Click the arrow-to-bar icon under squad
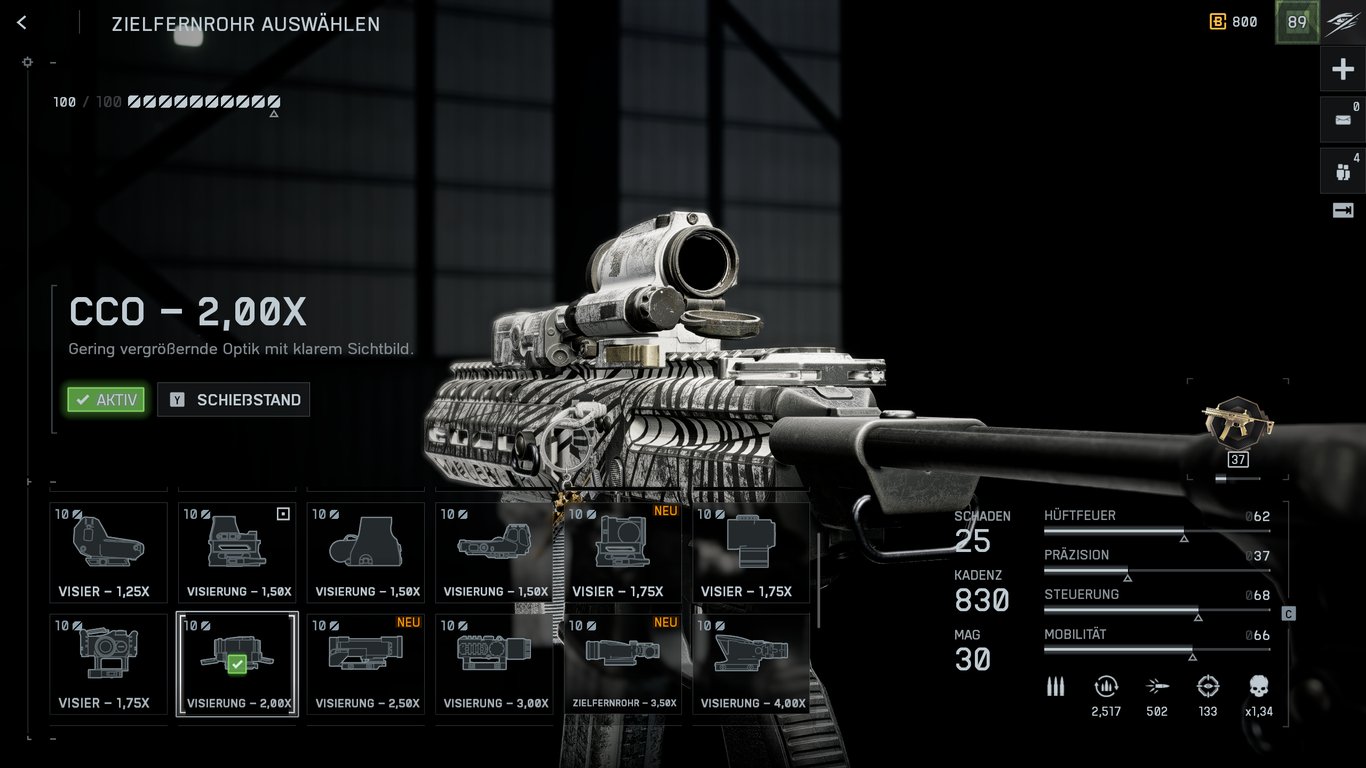 pyautogui.click(x=1343, y=210)
